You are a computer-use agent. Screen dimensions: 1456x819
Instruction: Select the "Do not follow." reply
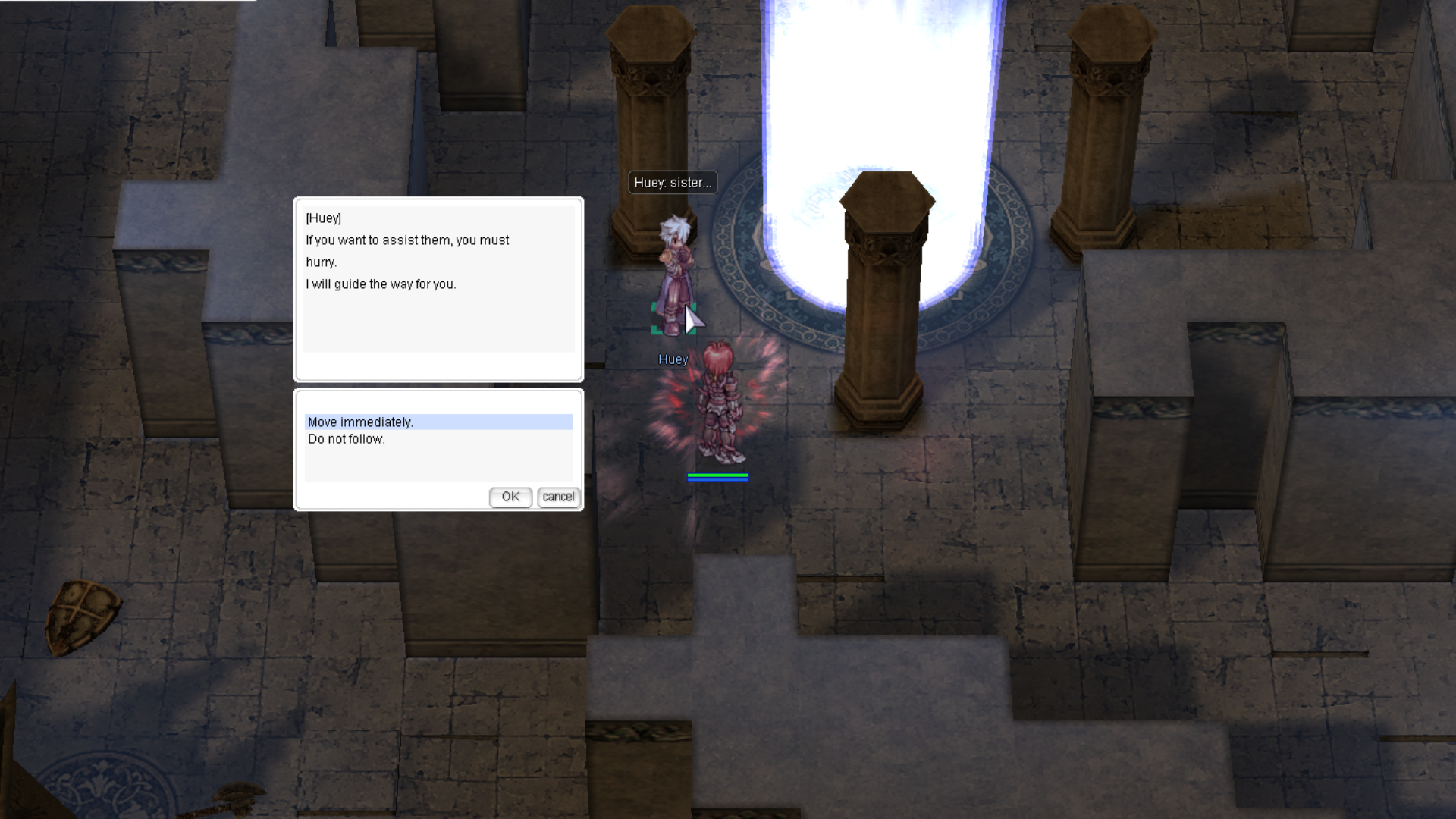click(x=347, y=439)
